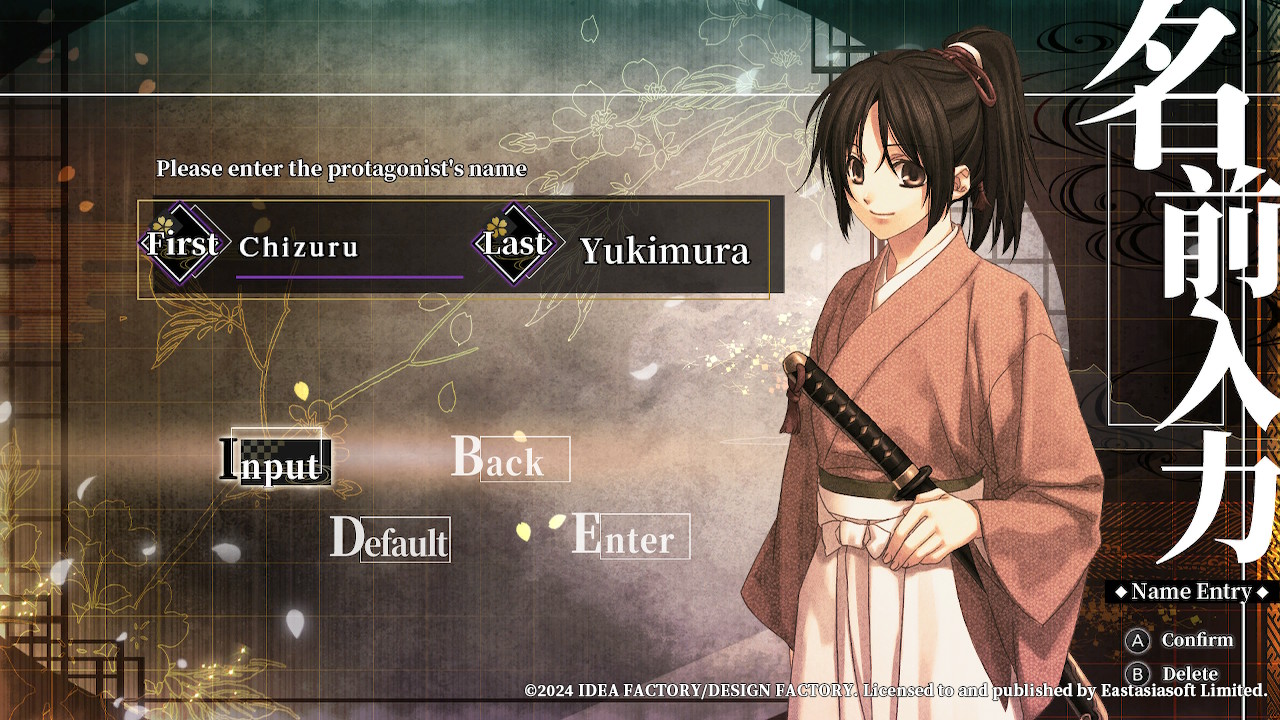Confirm the name with Enter
The image size is (1280, 720).
pyautogui.click(x=630, y=537)
